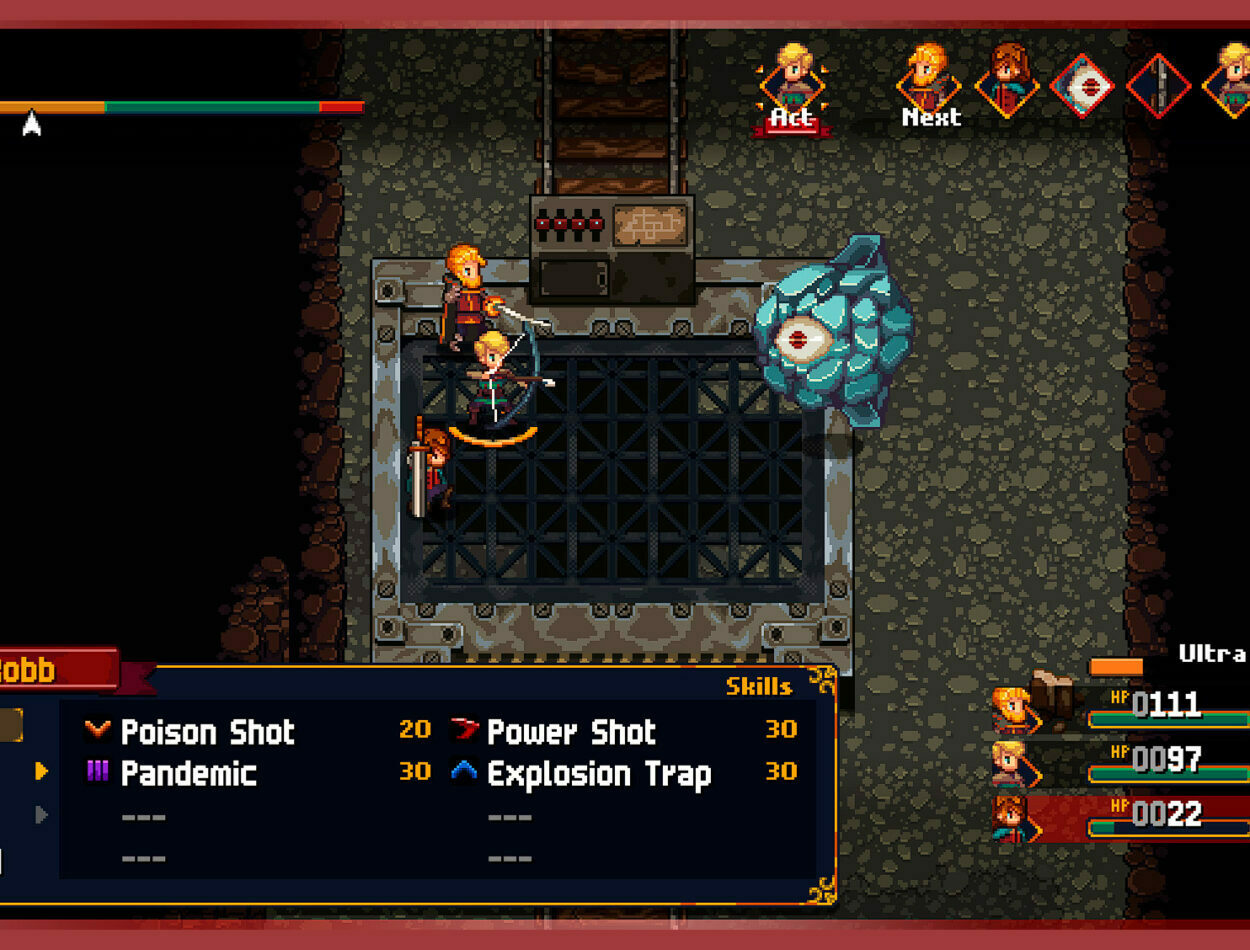
Task: Choose the Power Shot skill
Action: click(570, 732)
